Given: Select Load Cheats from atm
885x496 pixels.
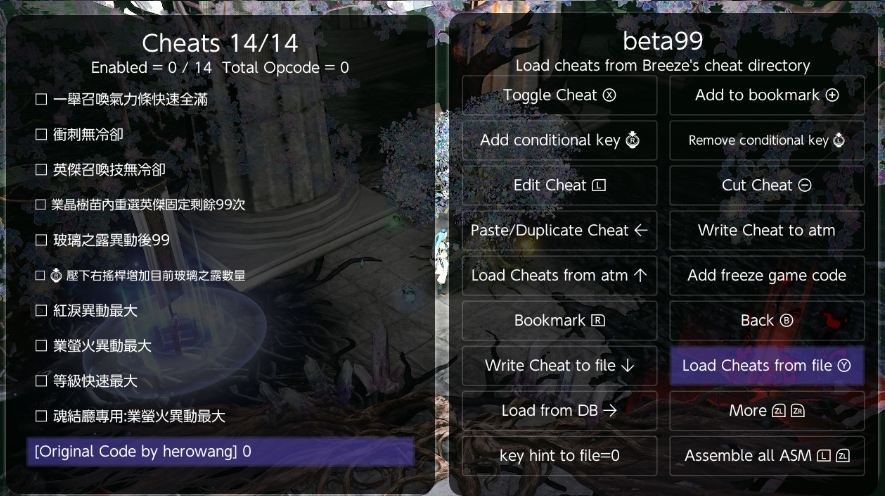Looking at the screenshot, I should (x=559, y=275).
